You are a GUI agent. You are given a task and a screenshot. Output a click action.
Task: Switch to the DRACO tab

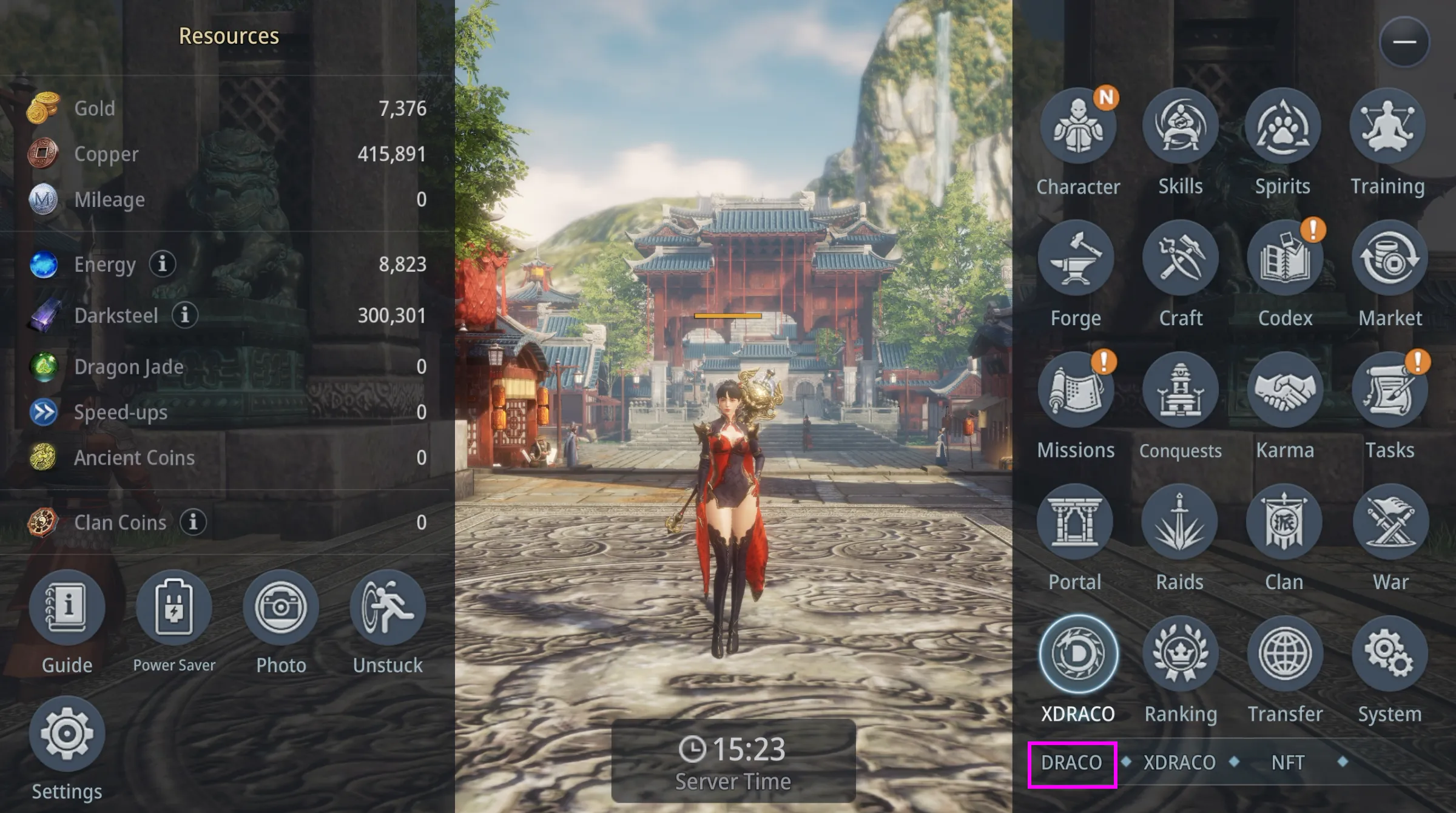coord(1072,763)
